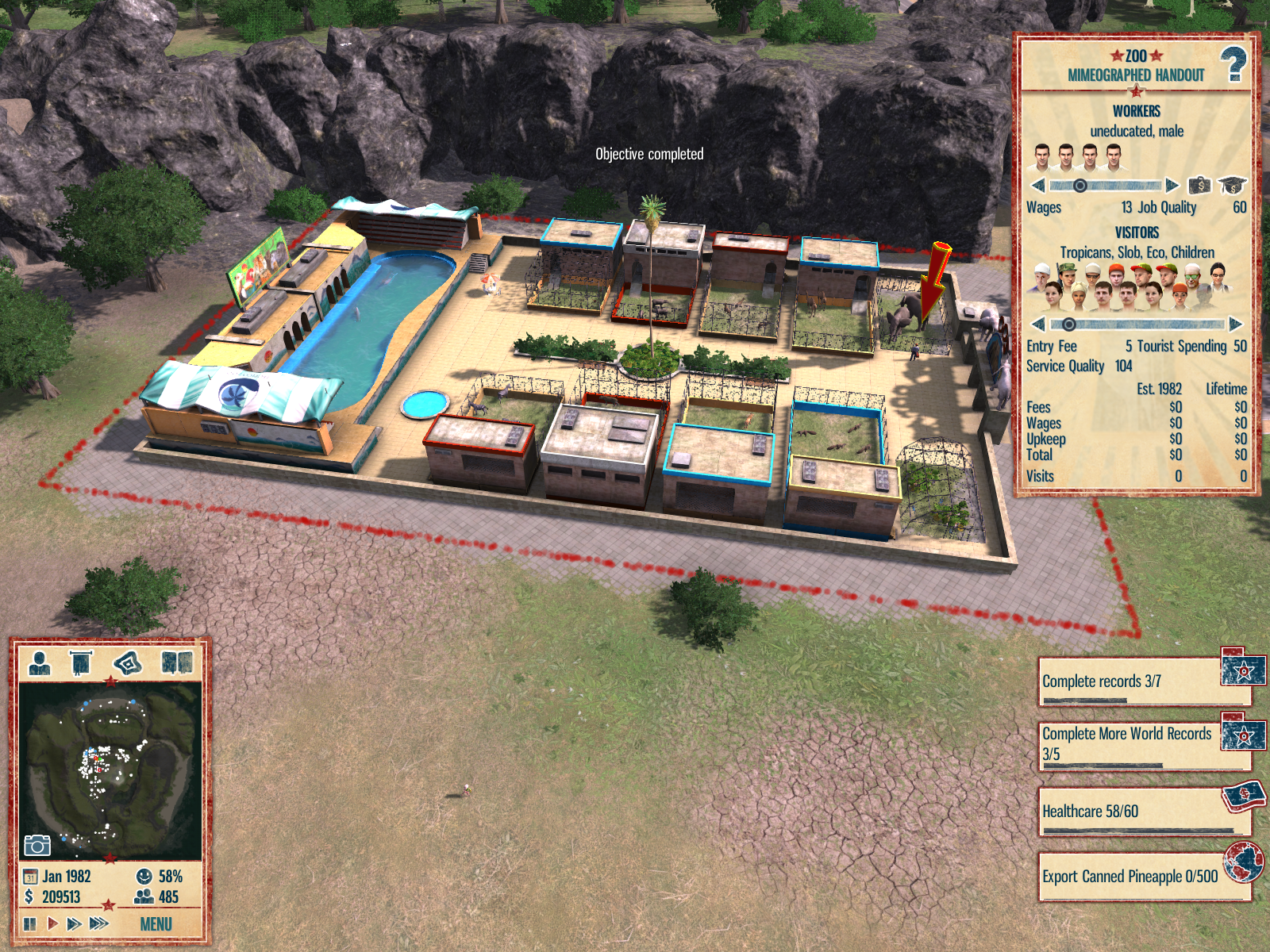Set game to normal play speed
Viewport: 1270px width, 952px height.
(52, 923)
